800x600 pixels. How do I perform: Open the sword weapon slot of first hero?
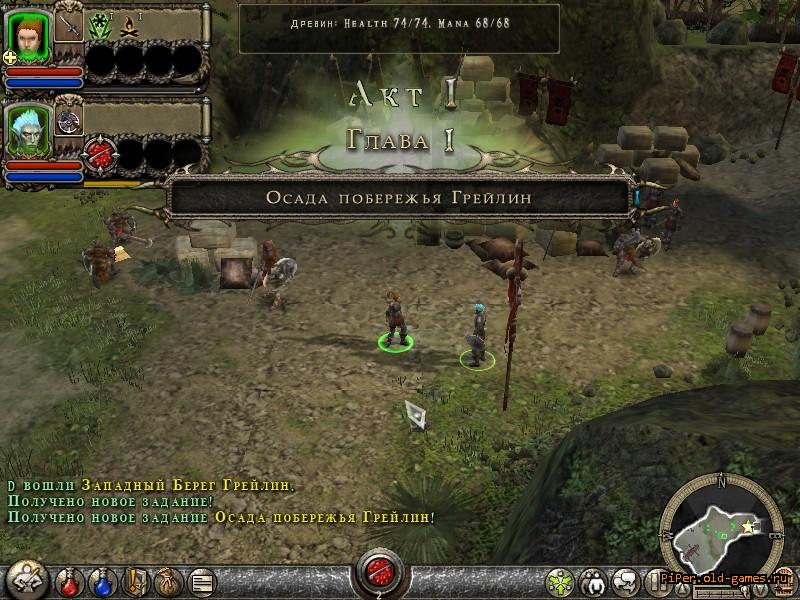click(x=69, y=25)
